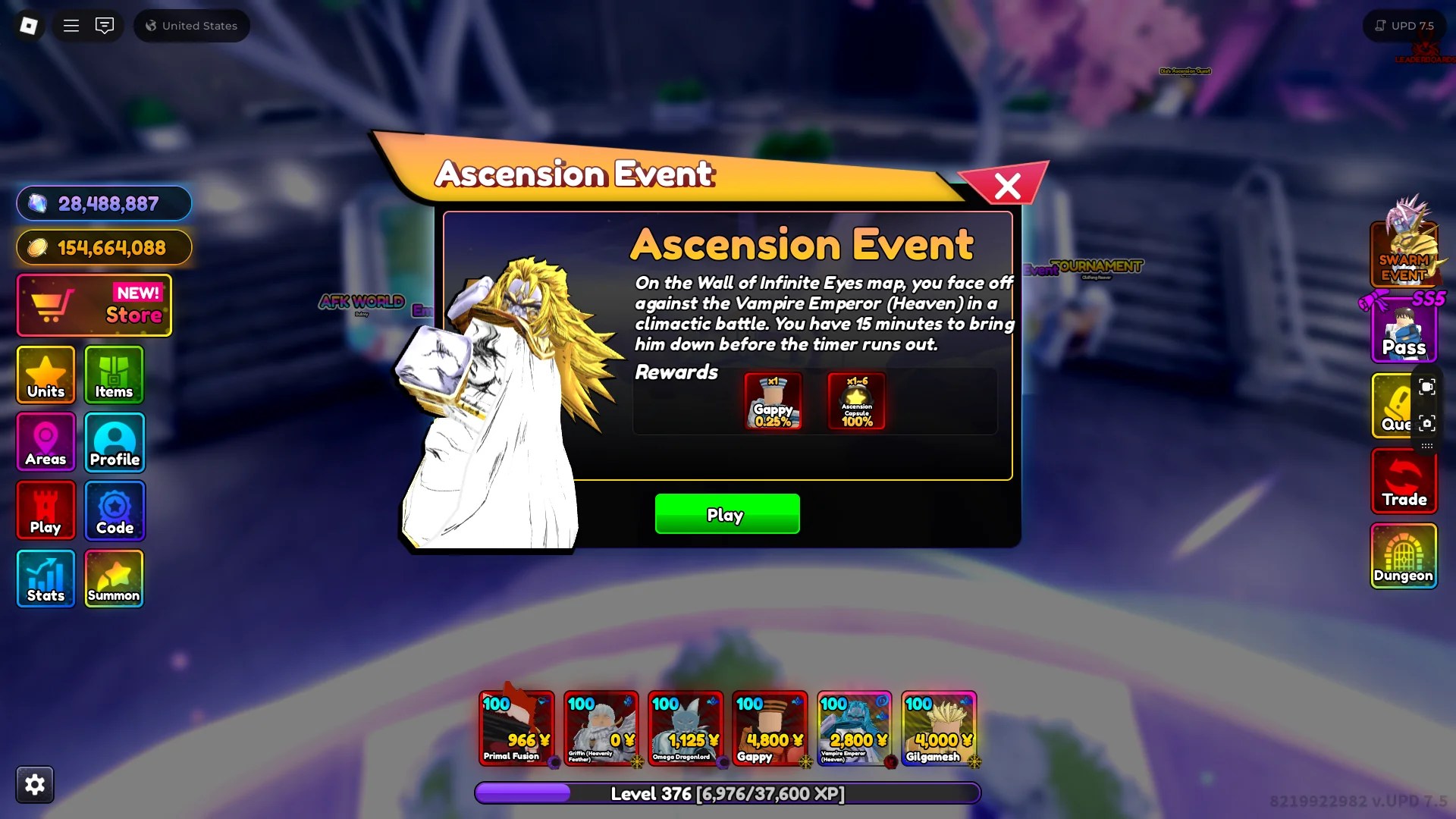
Task: Select the Areas teleport icon
Action: pos(45,442)
